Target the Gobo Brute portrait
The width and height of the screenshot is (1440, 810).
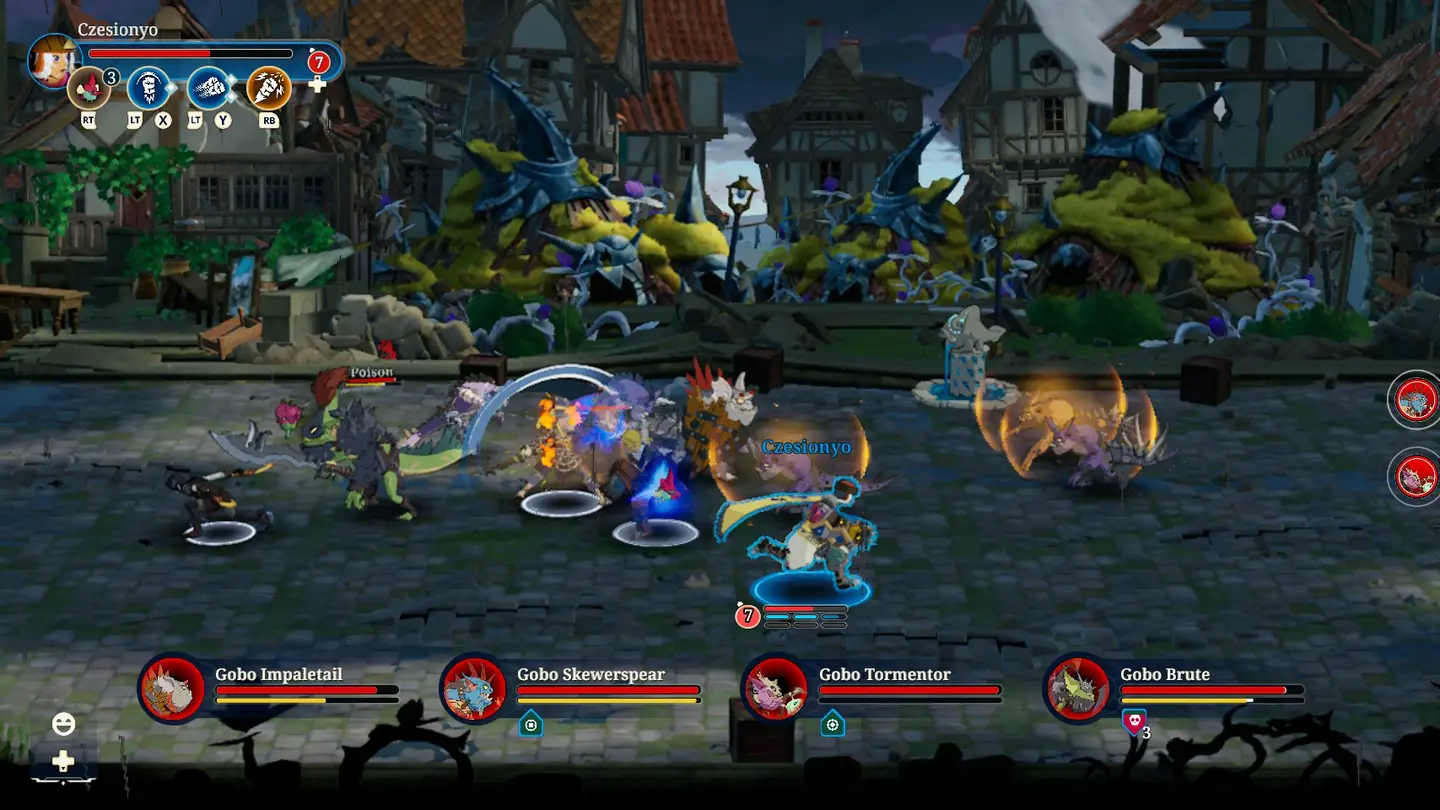pos(1078,688)
